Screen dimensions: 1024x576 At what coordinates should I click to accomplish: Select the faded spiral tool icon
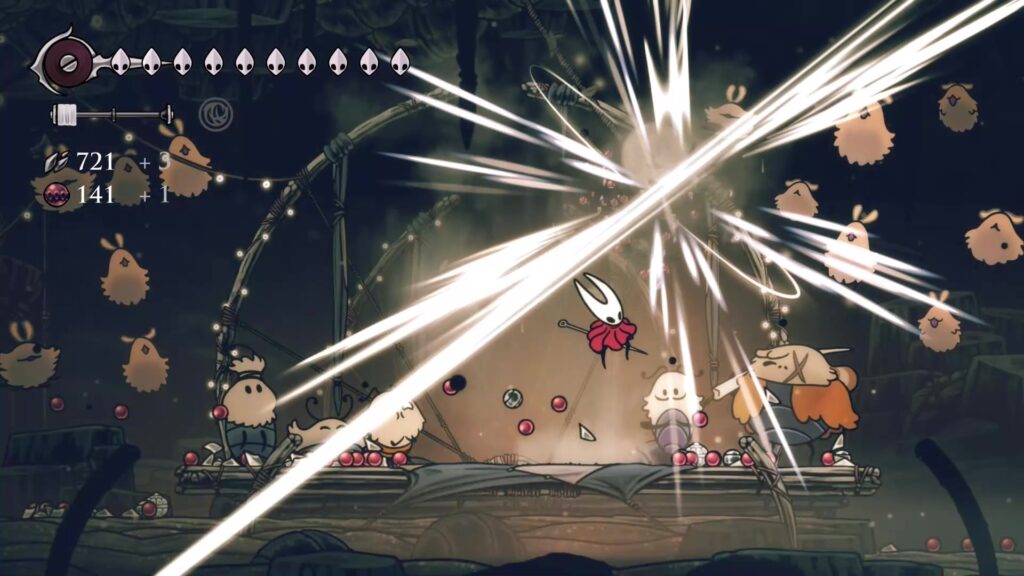pos(212,113)
